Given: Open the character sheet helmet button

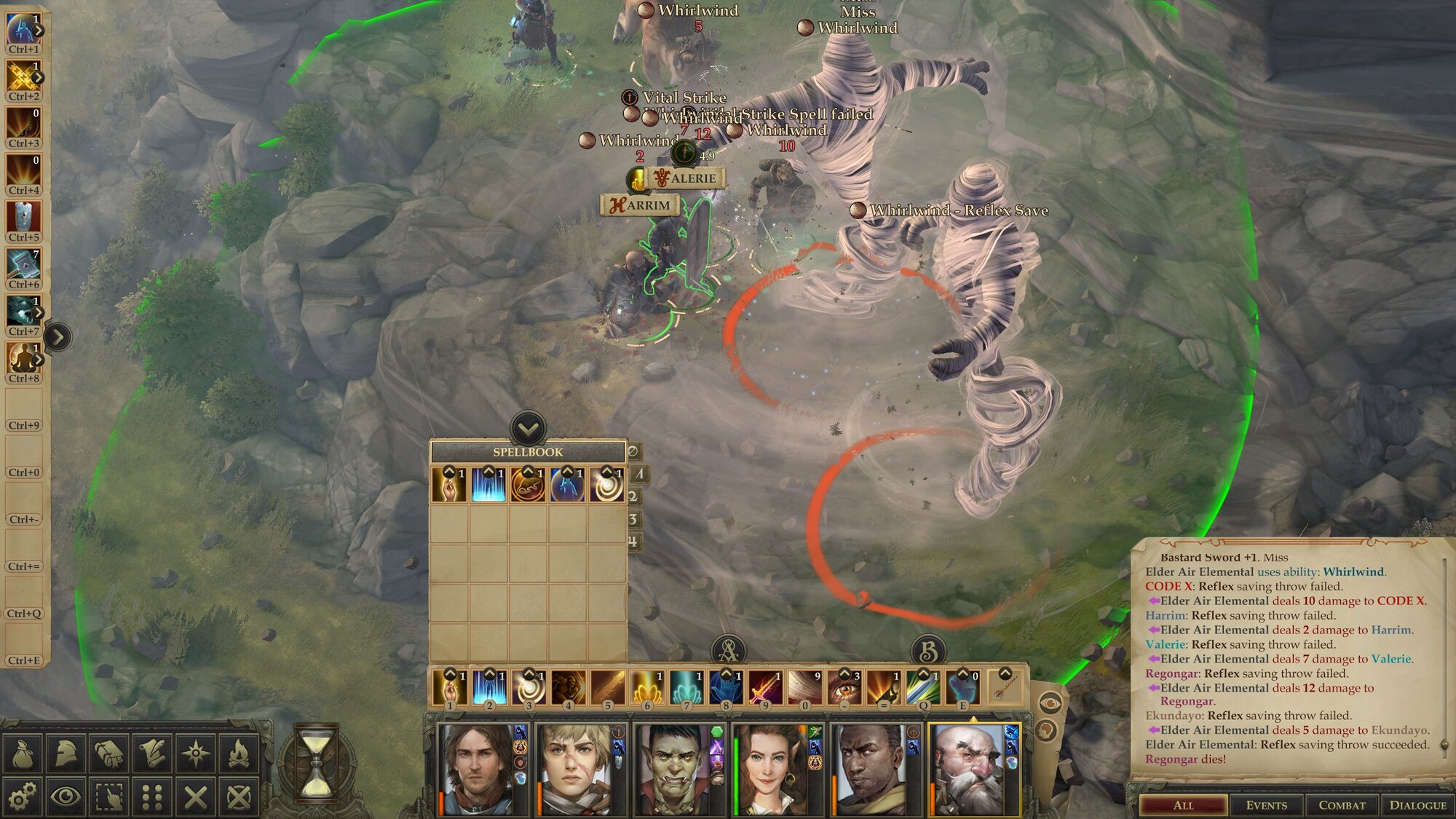Looking at the screenshot, I should click(x=66, y=753).
